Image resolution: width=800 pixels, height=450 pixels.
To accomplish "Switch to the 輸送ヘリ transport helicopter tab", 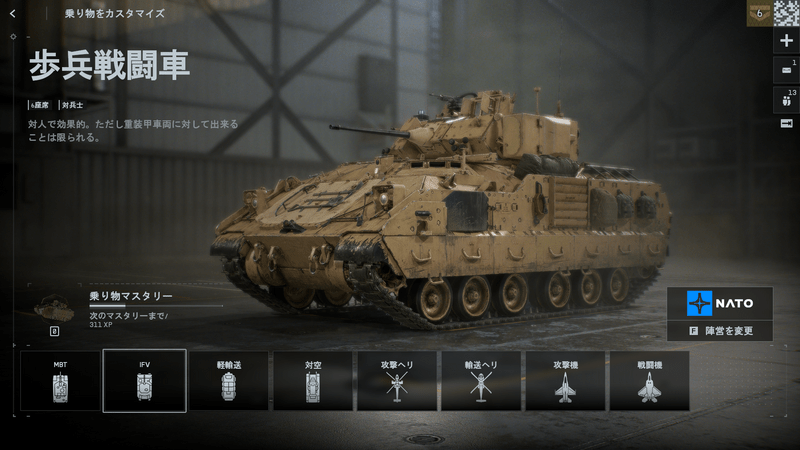I will tap(480, 380).
